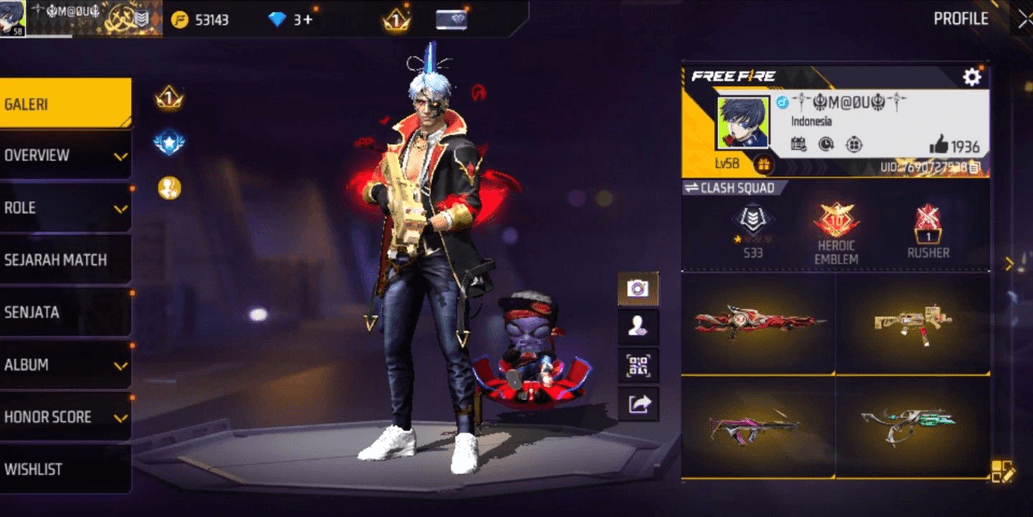Select the Album entry
The height and width of the screenshot is (517, 1033).
pyautogui.click(x=64, y=365)
